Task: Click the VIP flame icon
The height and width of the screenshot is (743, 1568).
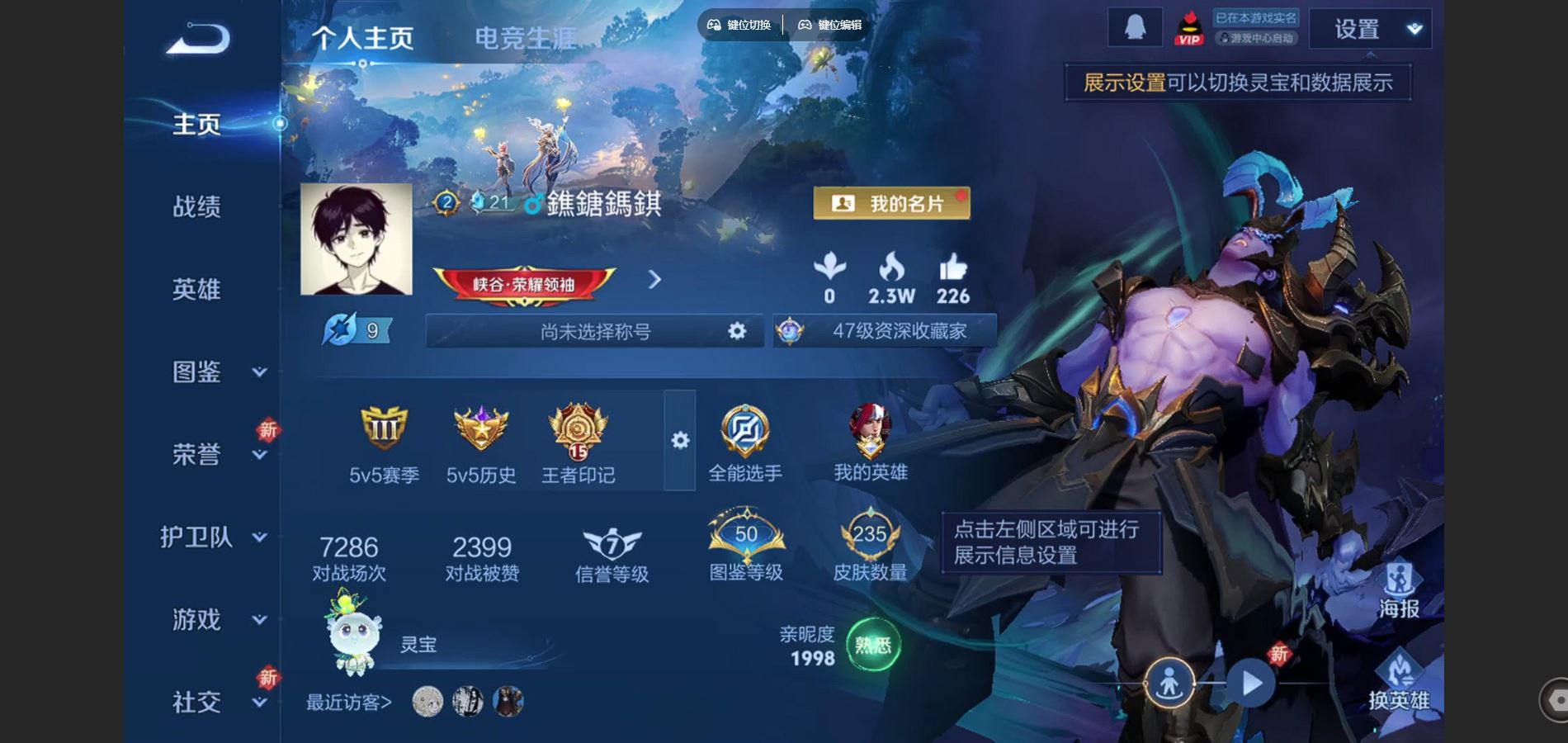Action: click(1188, 26)
